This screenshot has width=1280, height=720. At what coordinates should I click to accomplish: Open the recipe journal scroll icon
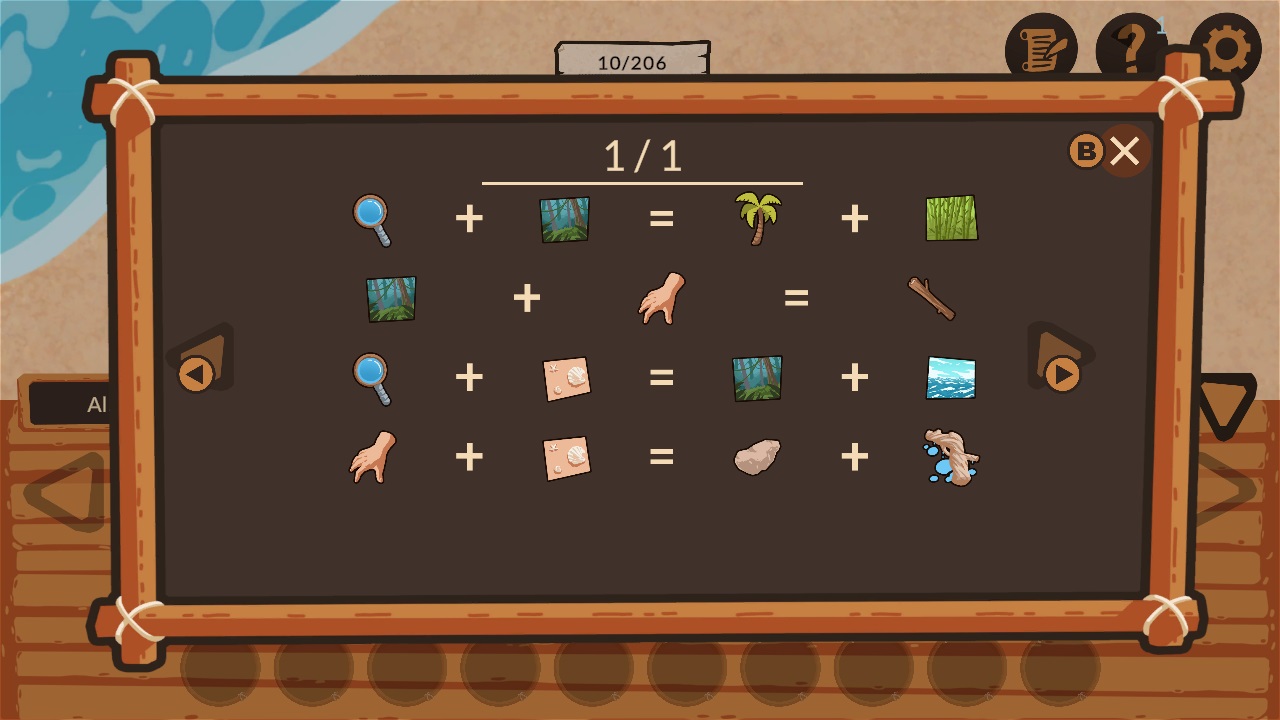(1042, 46)
